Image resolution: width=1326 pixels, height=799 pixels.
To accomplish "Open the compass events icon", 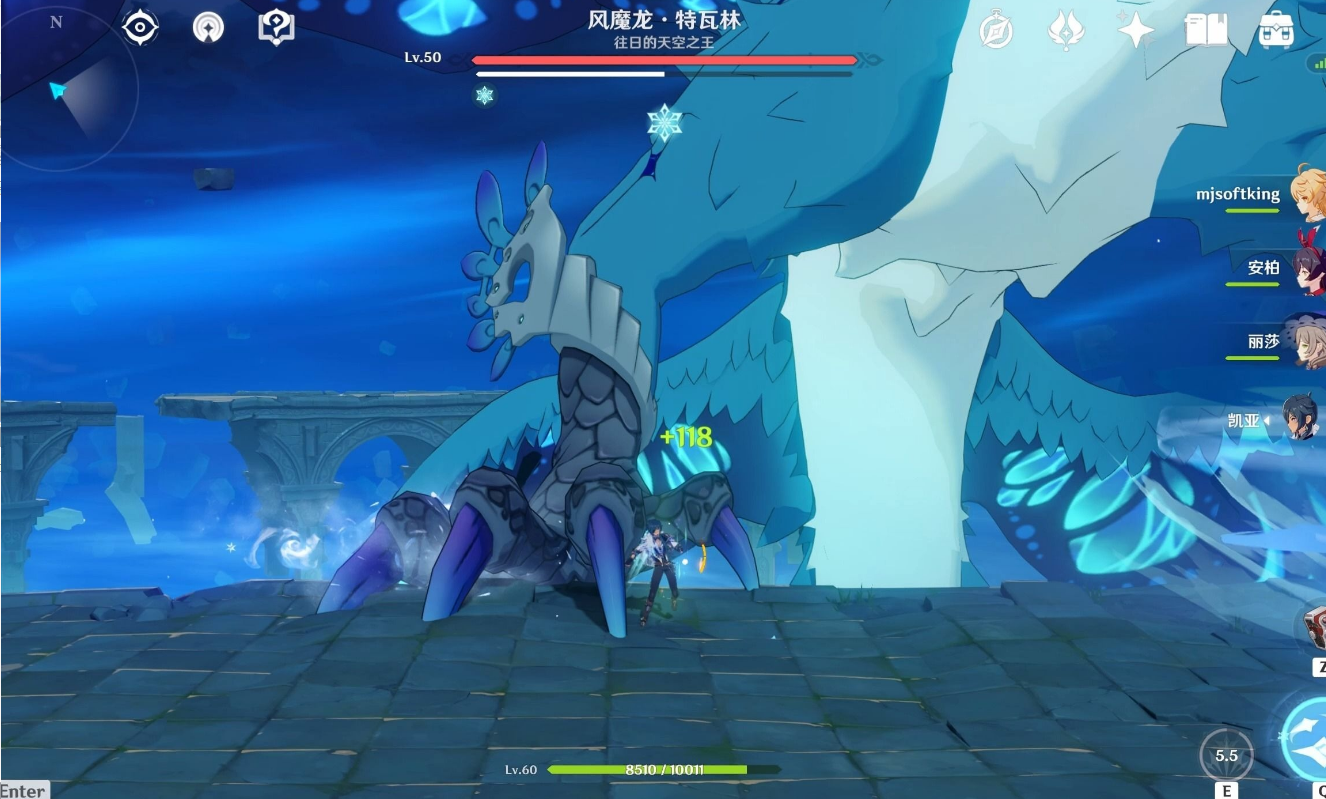I will click(x=996, y=31).
